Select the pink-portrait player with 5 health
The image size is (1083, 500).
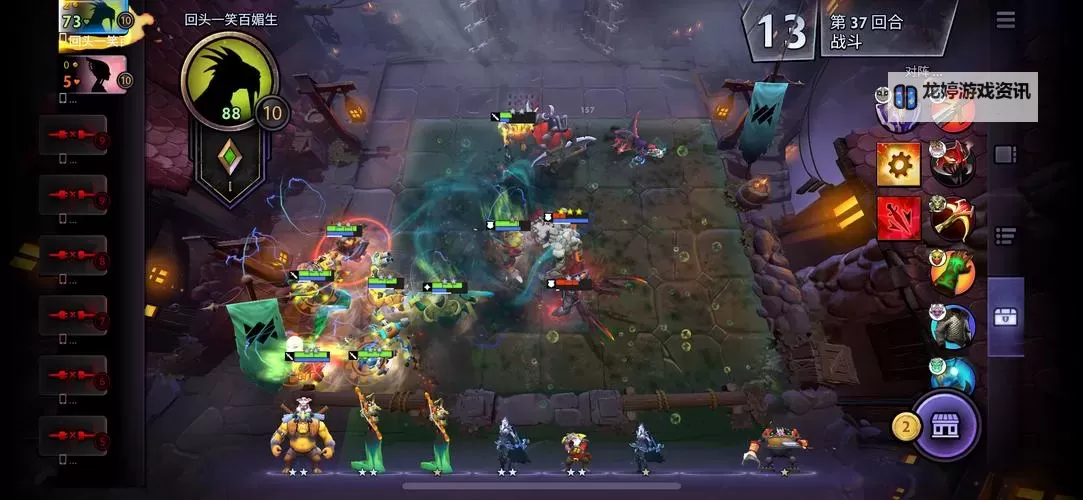pyautogui.click(x=96, y=74)
